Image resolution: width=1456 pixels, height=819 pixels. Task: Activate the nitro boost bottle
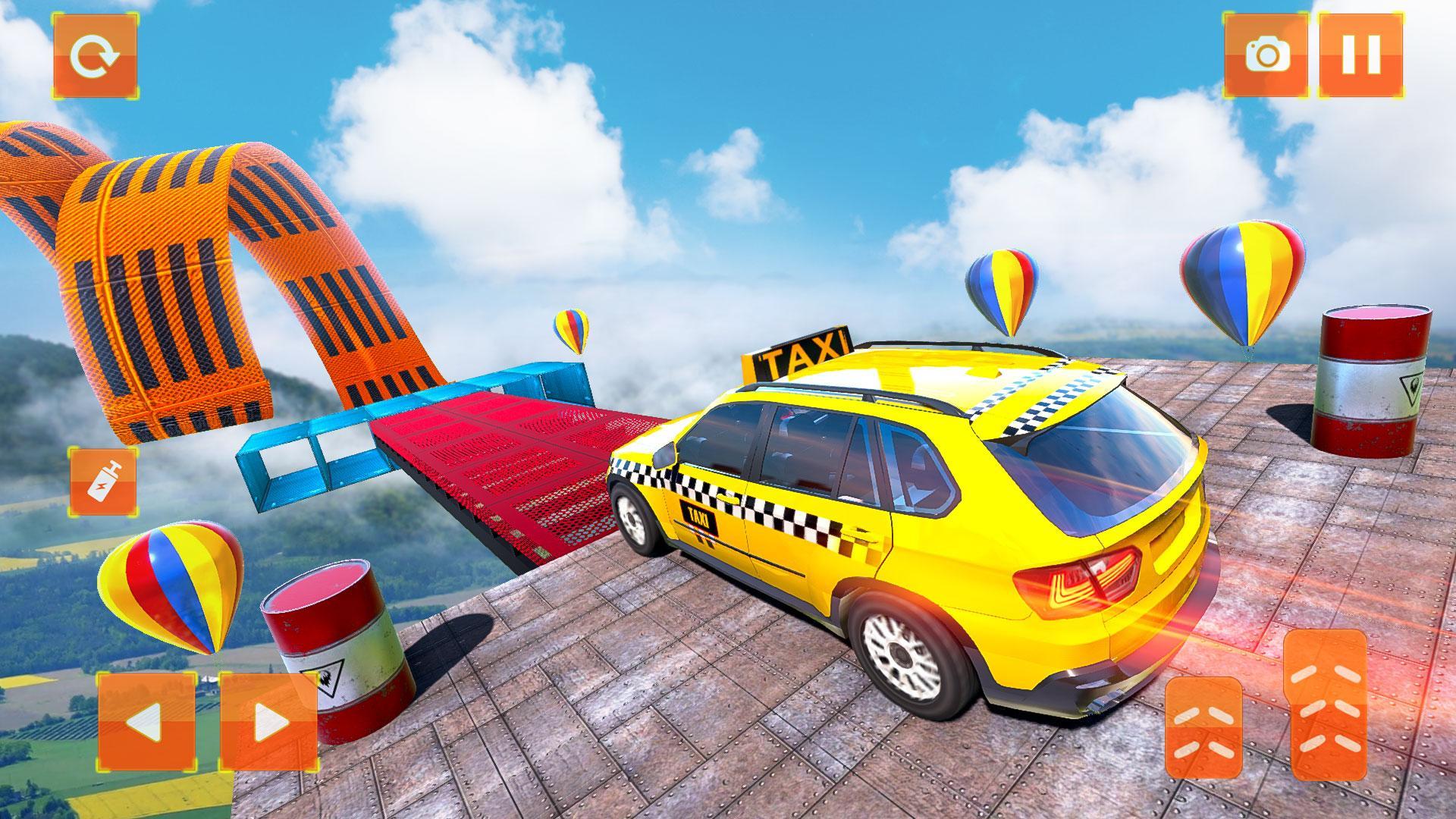point(103,481)
